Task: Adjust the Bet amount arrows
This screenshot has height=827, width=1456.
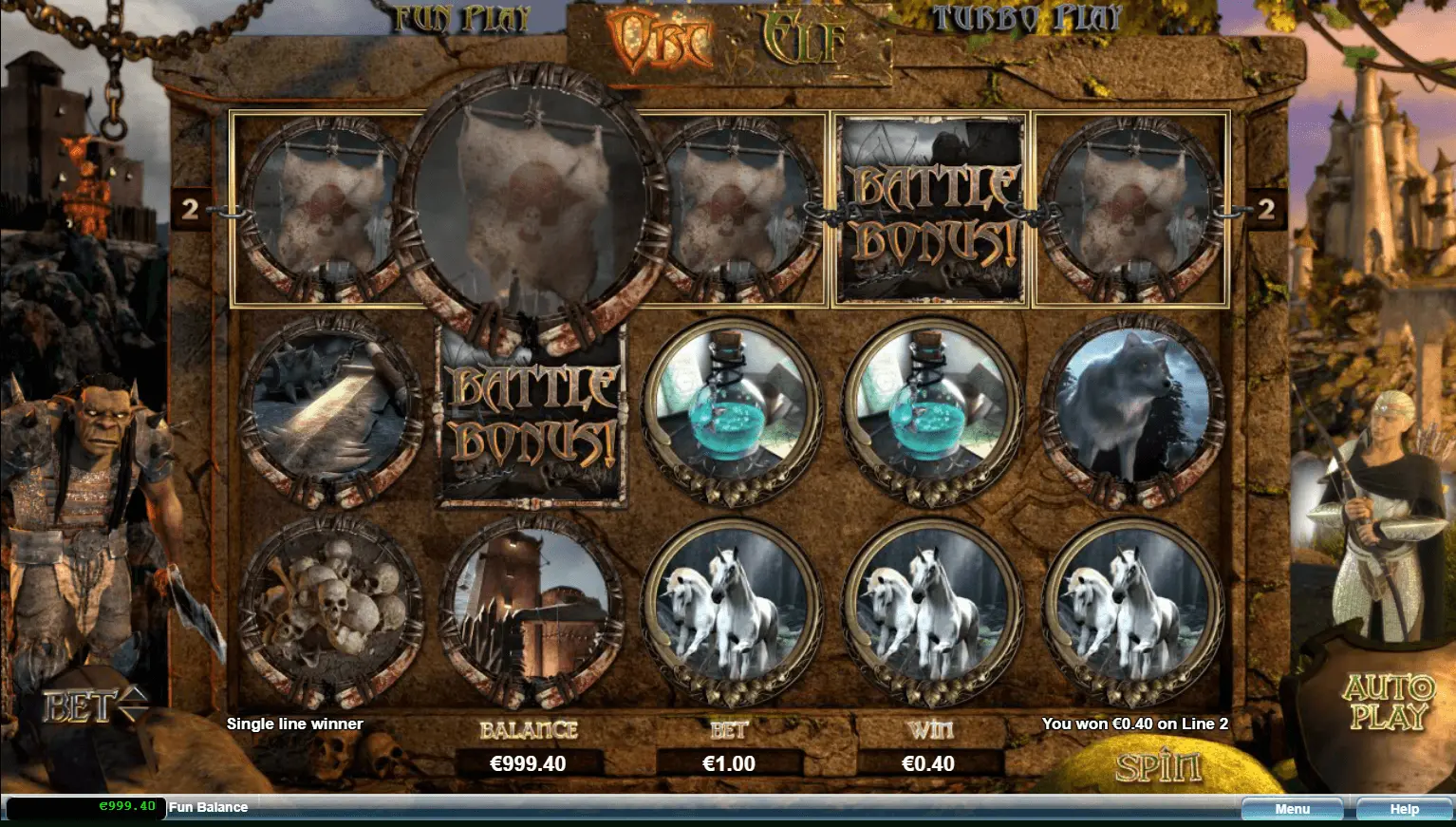Action: click(133, 703)
